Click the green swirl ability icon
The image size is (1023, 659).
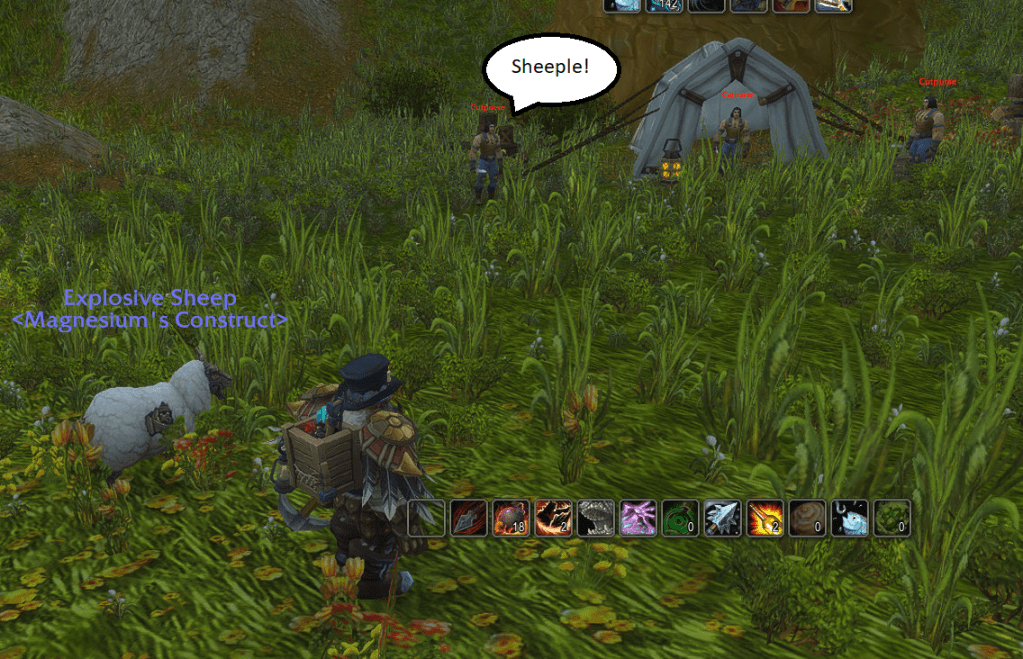point(679,518)
